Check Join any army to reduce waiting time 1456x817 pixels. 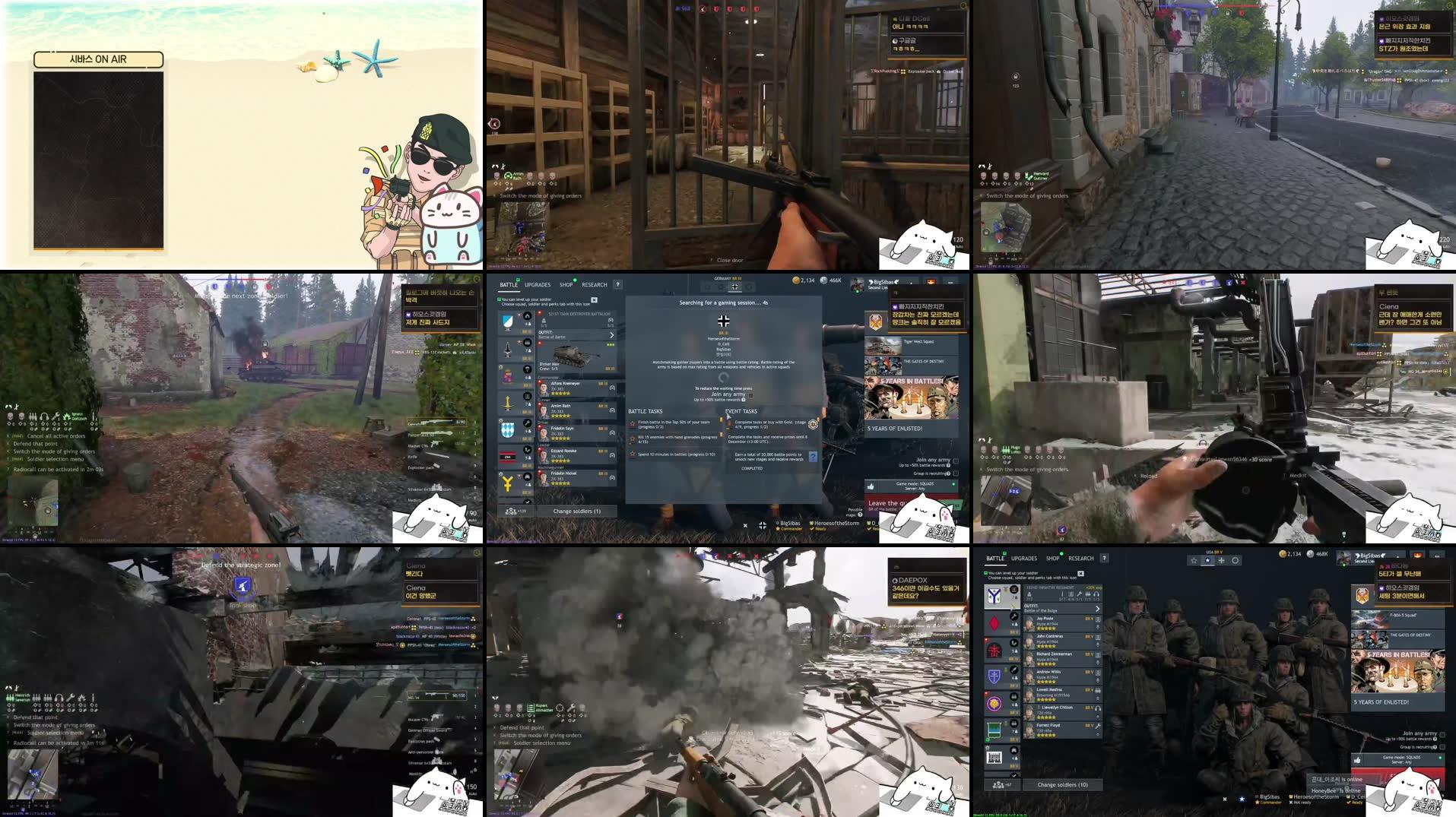750,395
